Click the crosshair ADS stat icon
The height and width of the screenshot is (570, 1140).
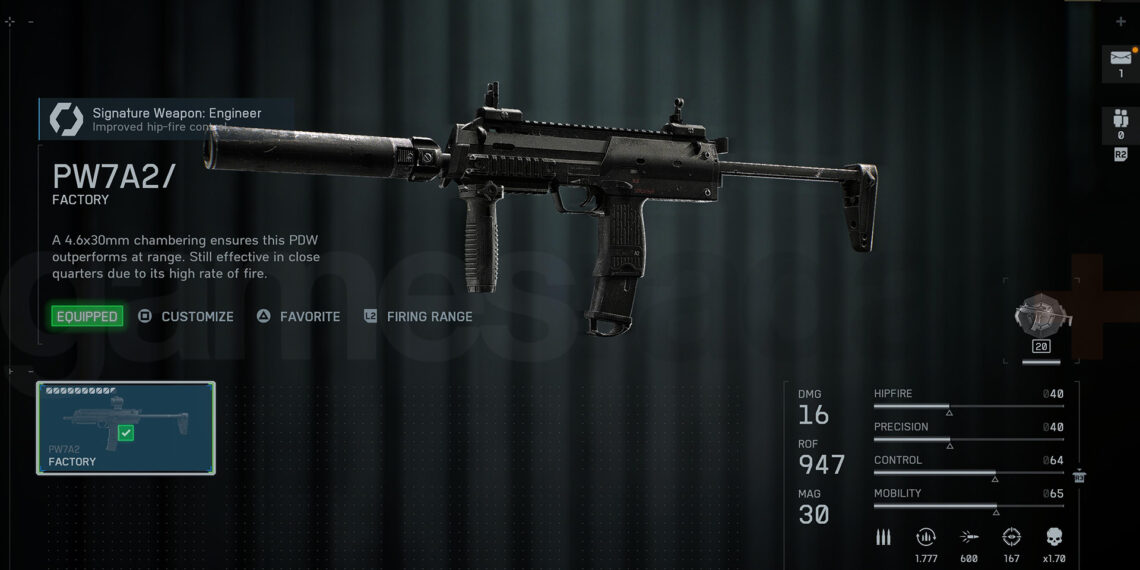(1011, 537)
